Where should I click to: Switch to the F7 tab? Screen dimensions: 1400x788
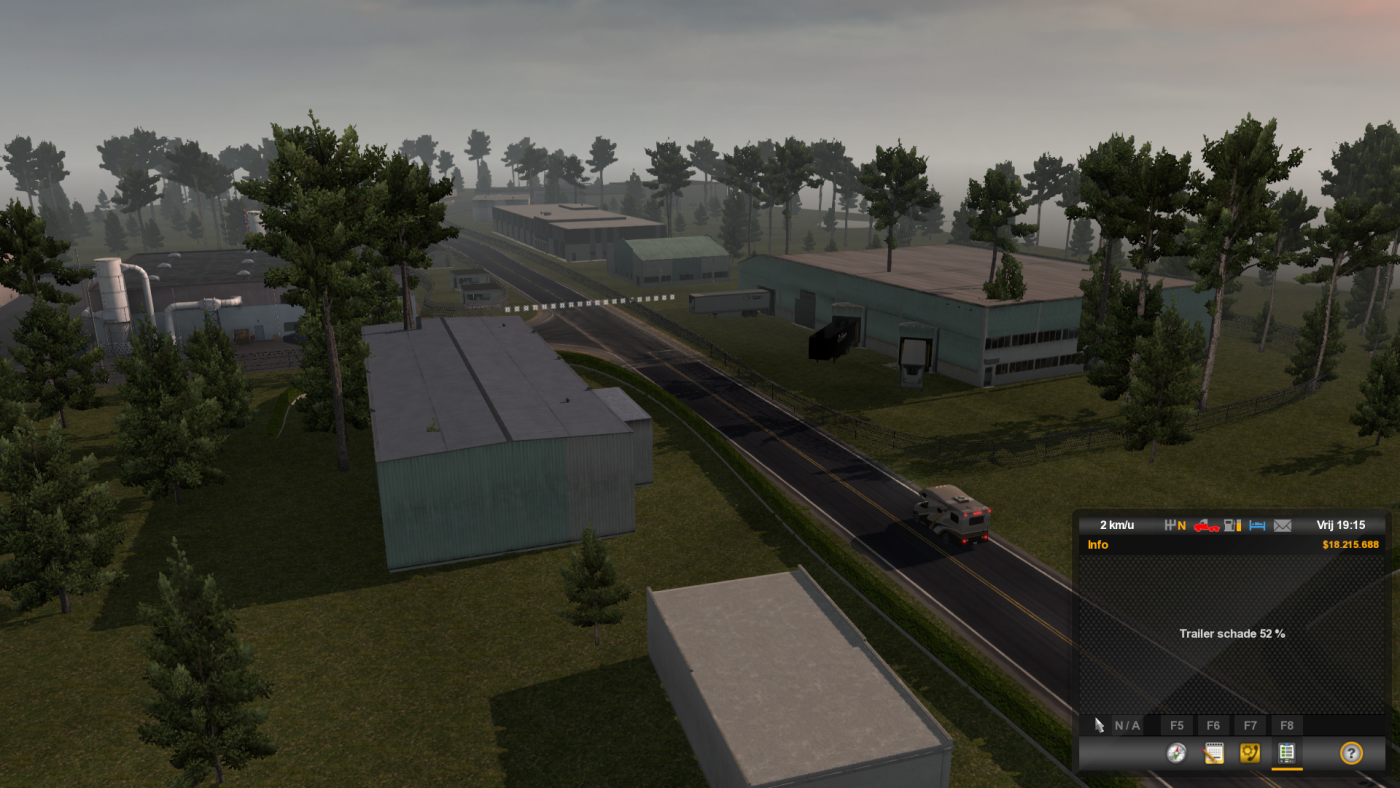(1250, 725)
